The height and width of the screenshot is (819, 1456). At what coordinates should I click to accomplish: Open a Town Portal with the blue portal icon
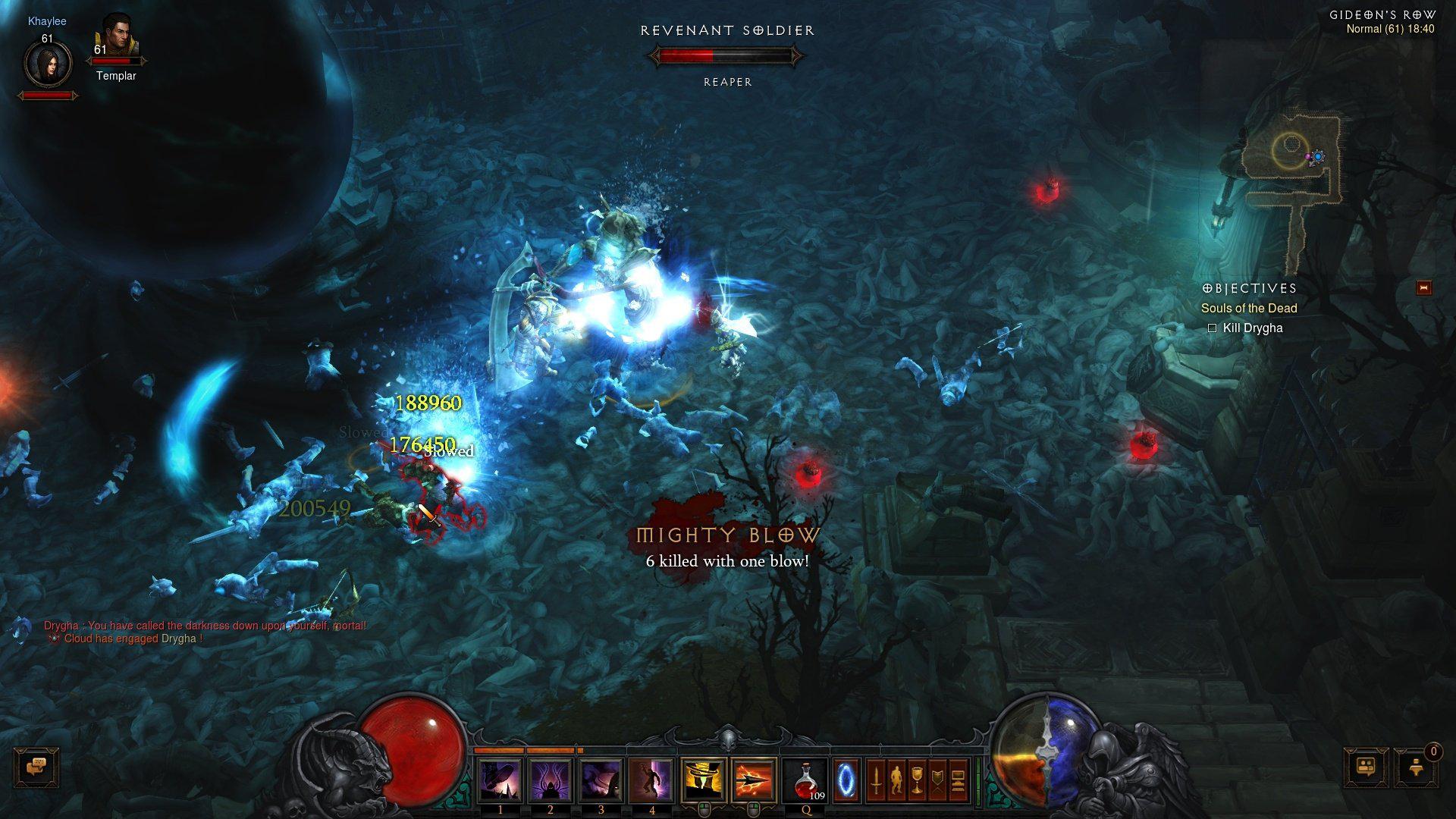[846, 780]
